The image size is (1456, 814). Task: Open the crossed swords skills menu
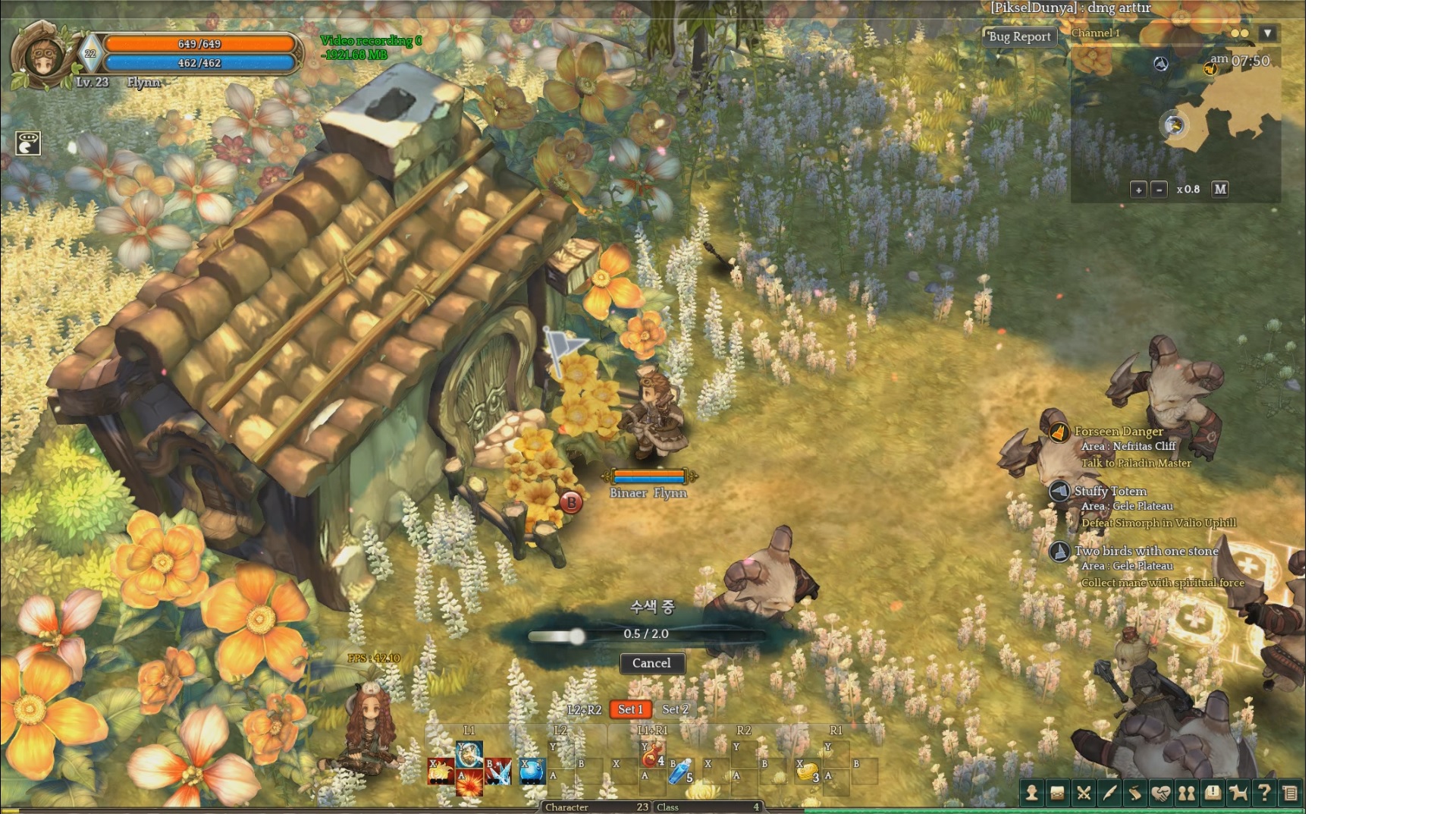point(1084,794)
